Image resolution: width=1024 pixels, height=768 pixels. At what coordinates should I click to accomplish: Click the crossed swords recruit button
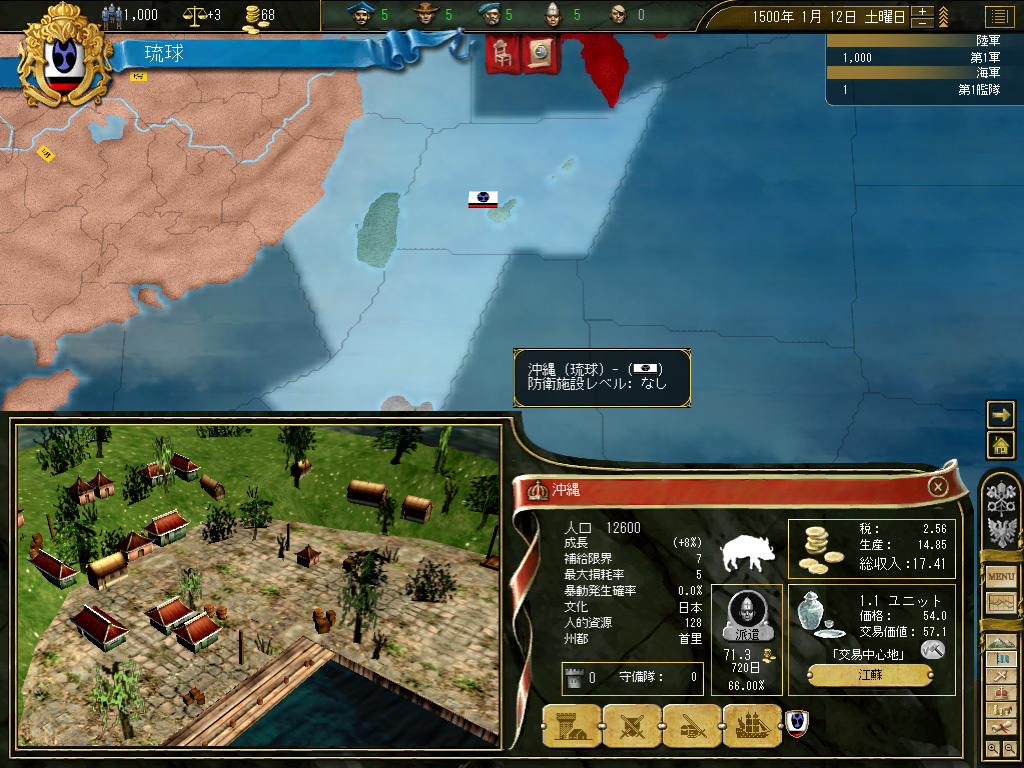click(631, 727)
